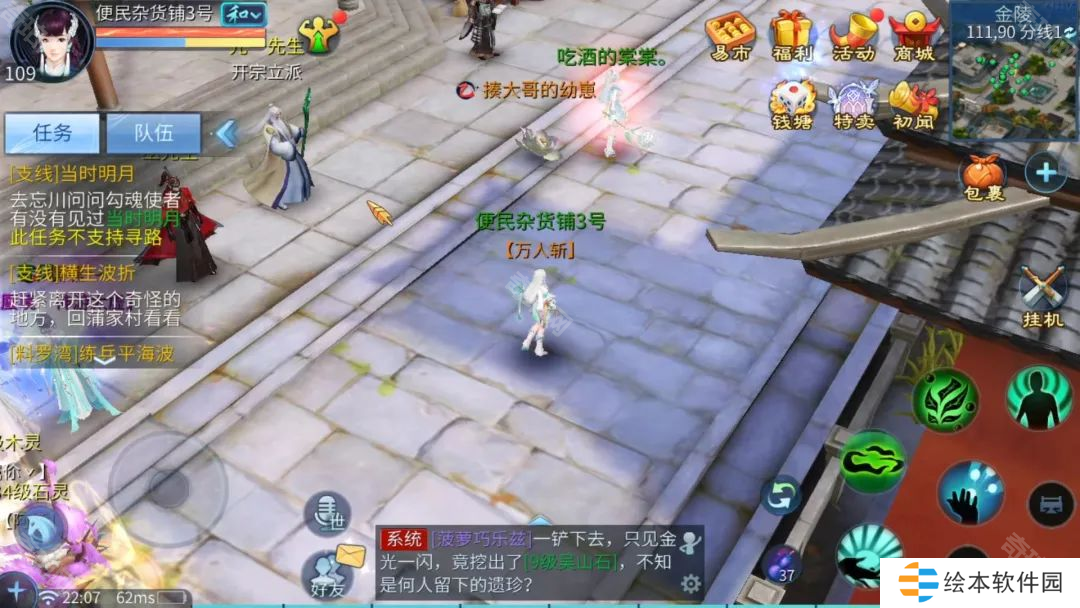Activate the blue hand with orbs skill
This screenshot has width=1080, height=608.
pos(970,492)
